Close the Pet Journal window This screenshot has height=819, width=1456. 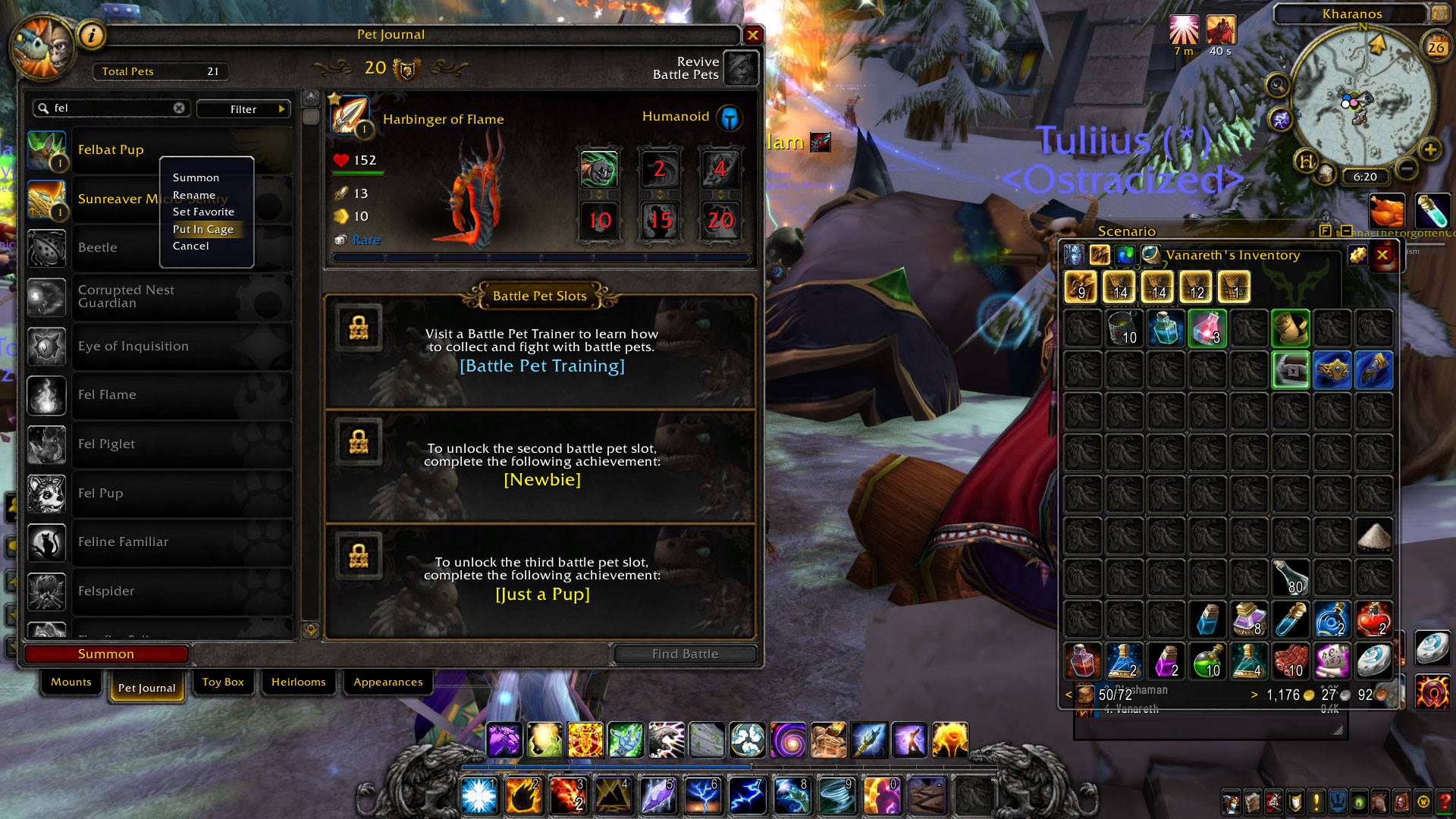[x=752, y=35]
